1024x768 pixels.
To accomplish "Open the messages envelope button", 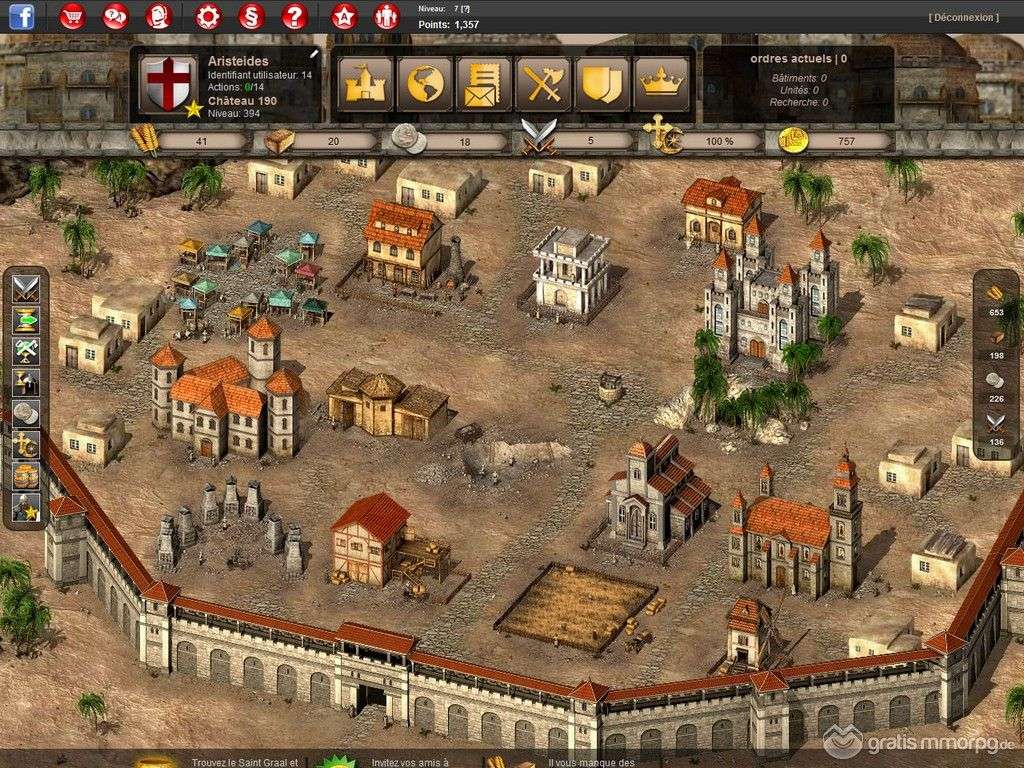I will 484,84.
